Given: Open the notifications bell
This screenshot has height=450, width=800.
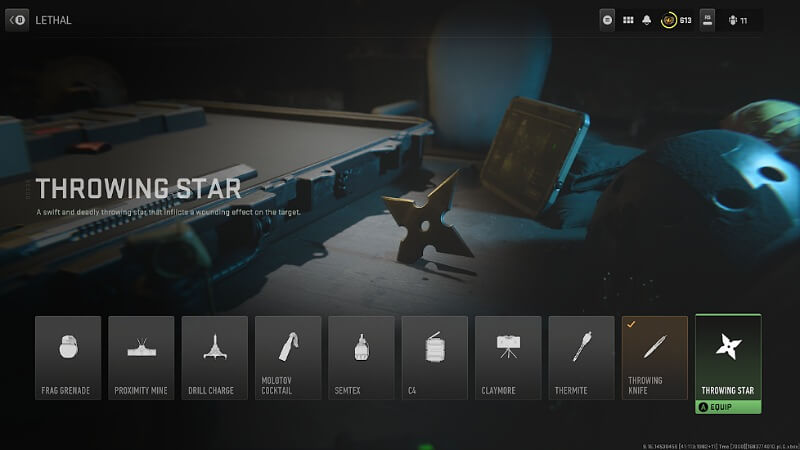Looking at the screenshot, I should 648,19.
